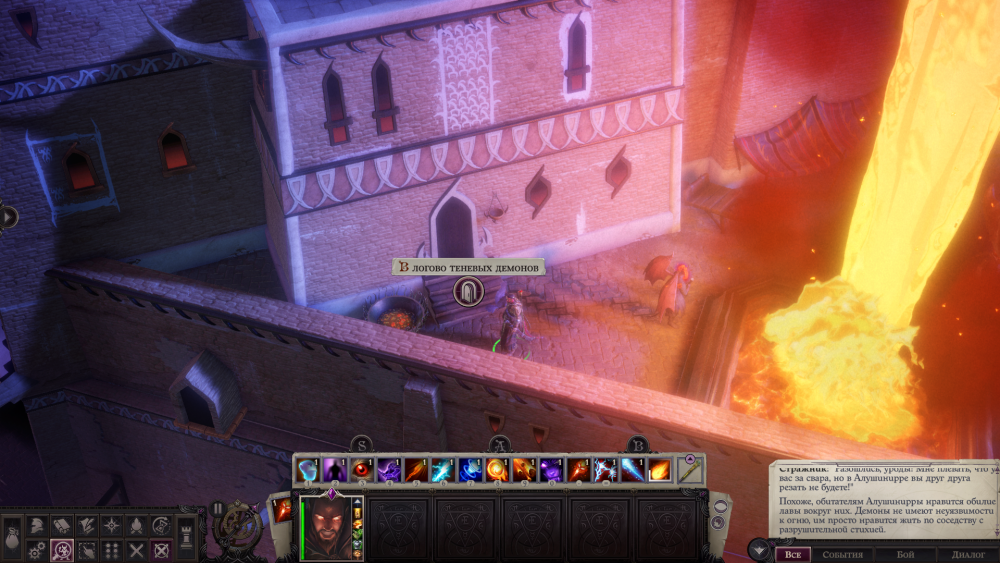Open the spellbook icon
This screenshot has height=563, width=1000.
(61, 524)
